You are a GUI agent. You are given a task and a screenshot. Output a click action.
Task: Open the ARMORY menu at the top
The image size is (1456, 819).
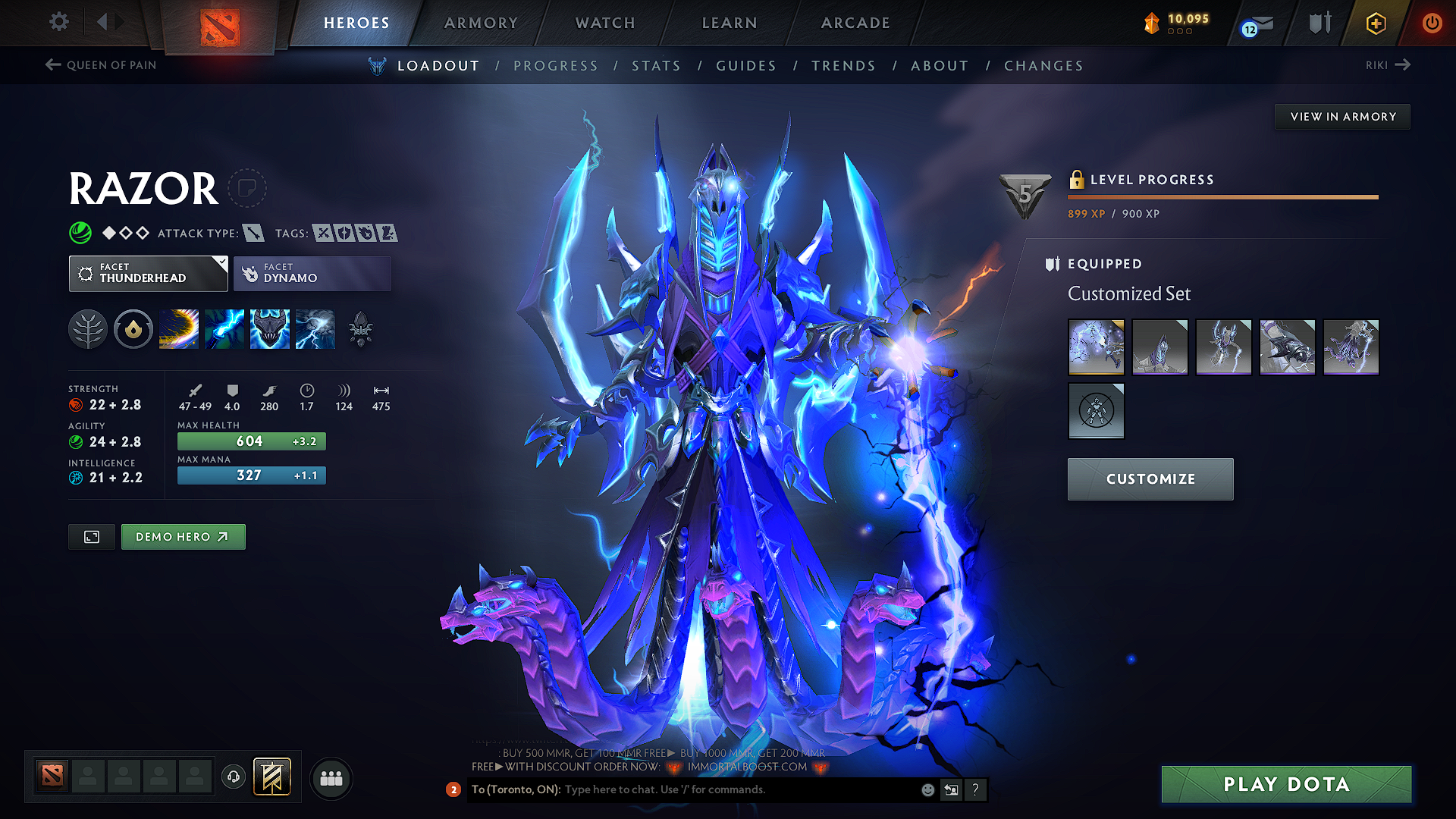pyautogui.click(x=481, y=23)
